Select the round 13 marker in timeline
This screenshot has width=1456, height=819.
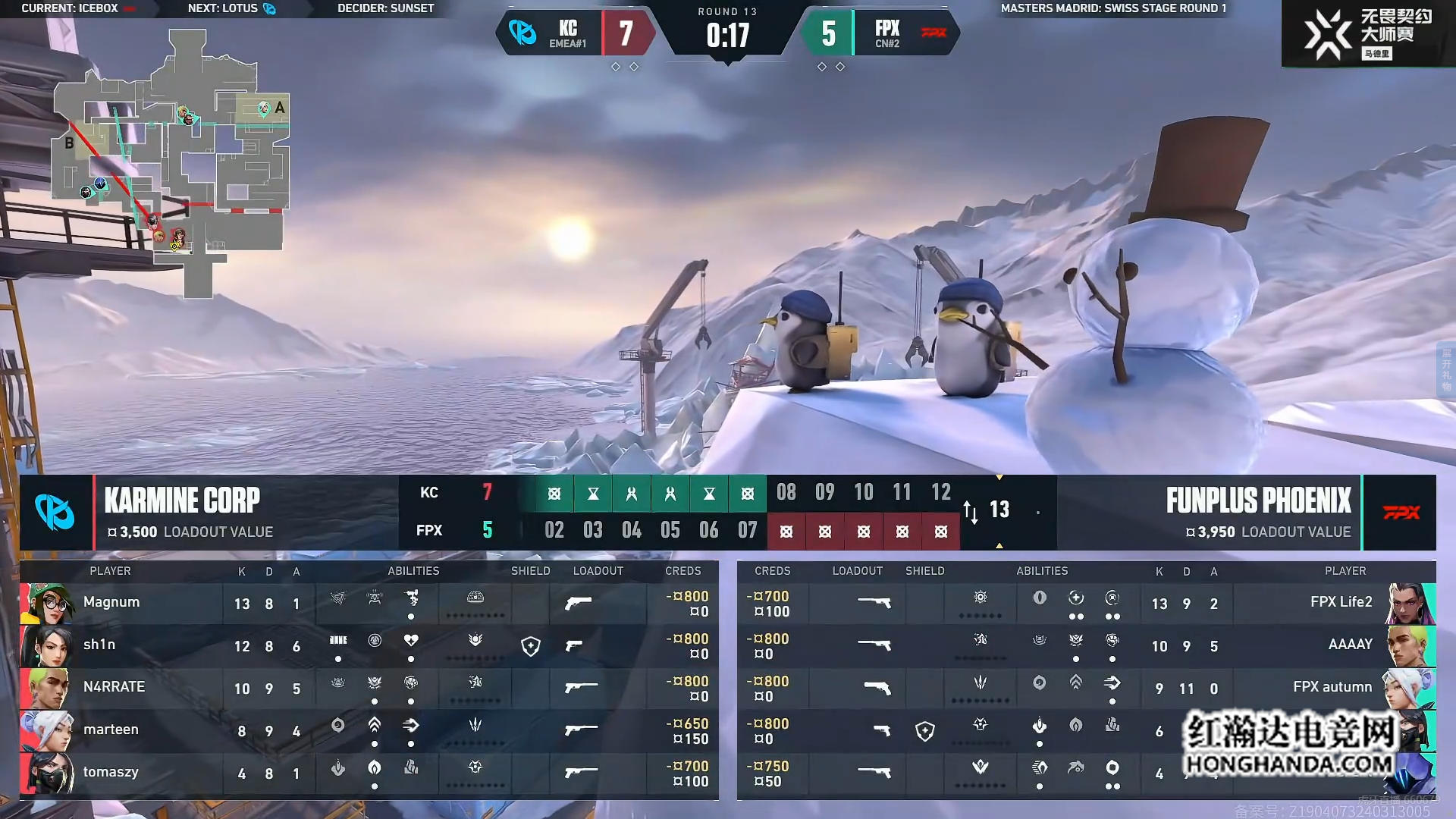click(999, 510)
